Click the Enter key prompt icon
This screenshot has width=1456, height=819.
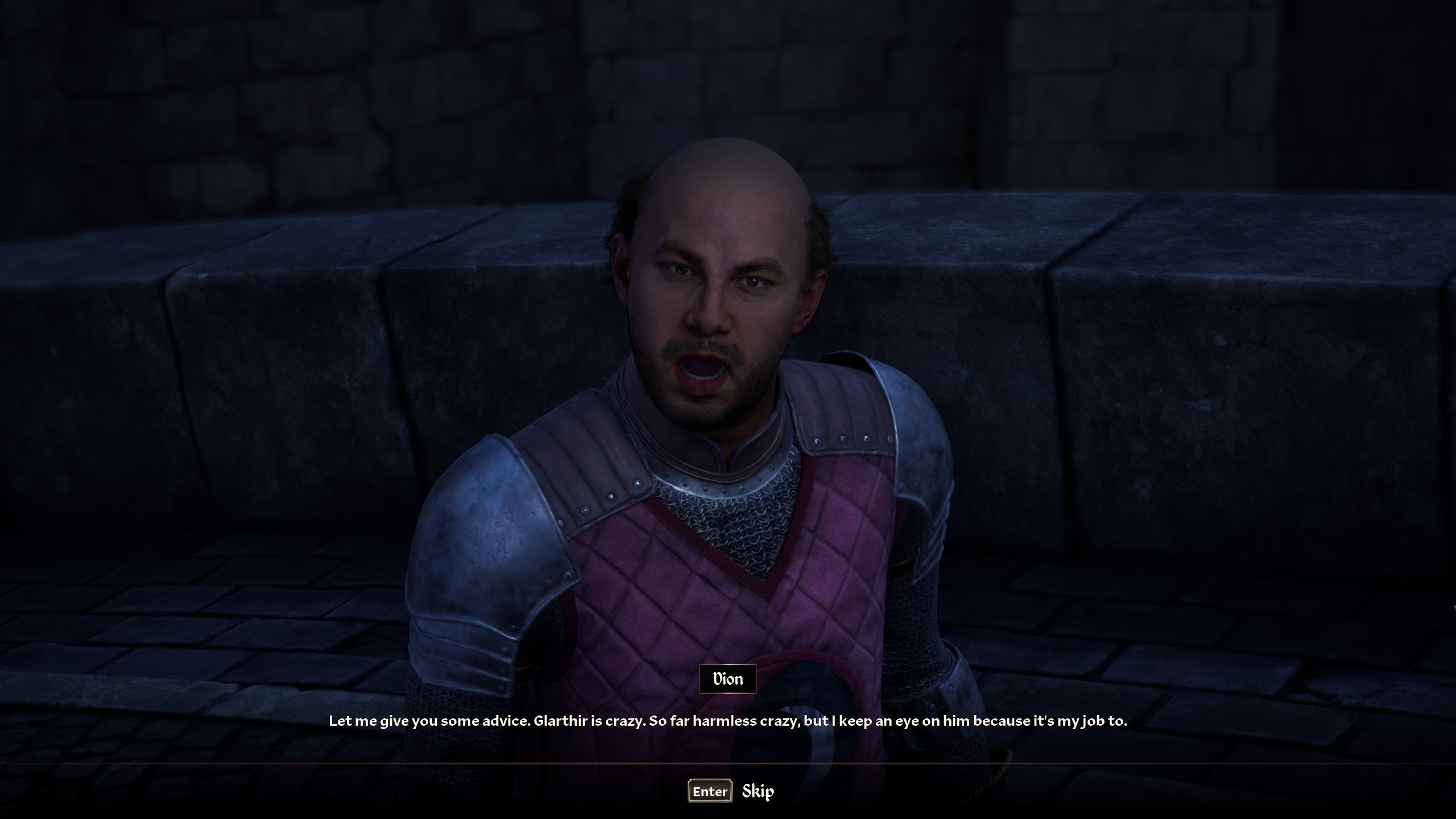[709, 791]
